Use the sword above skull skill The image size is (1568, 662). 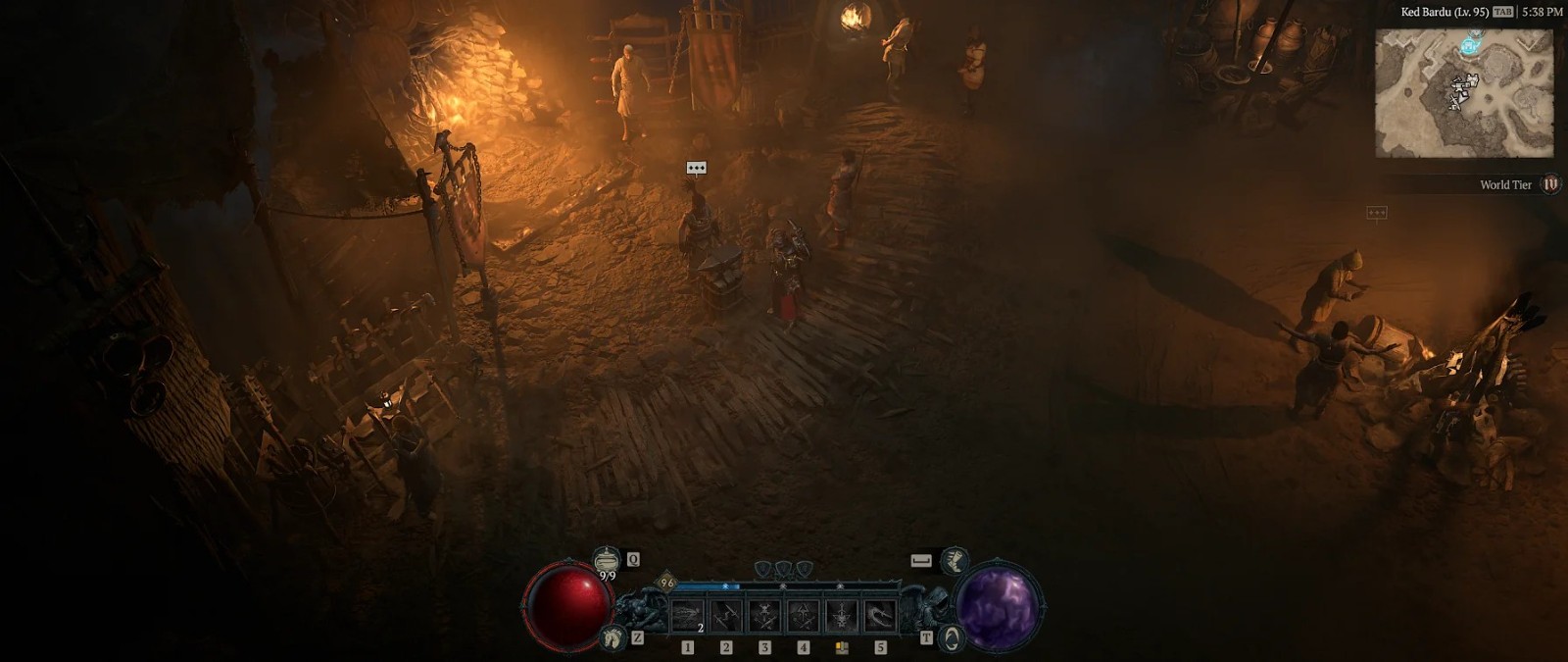pos(842,616)
